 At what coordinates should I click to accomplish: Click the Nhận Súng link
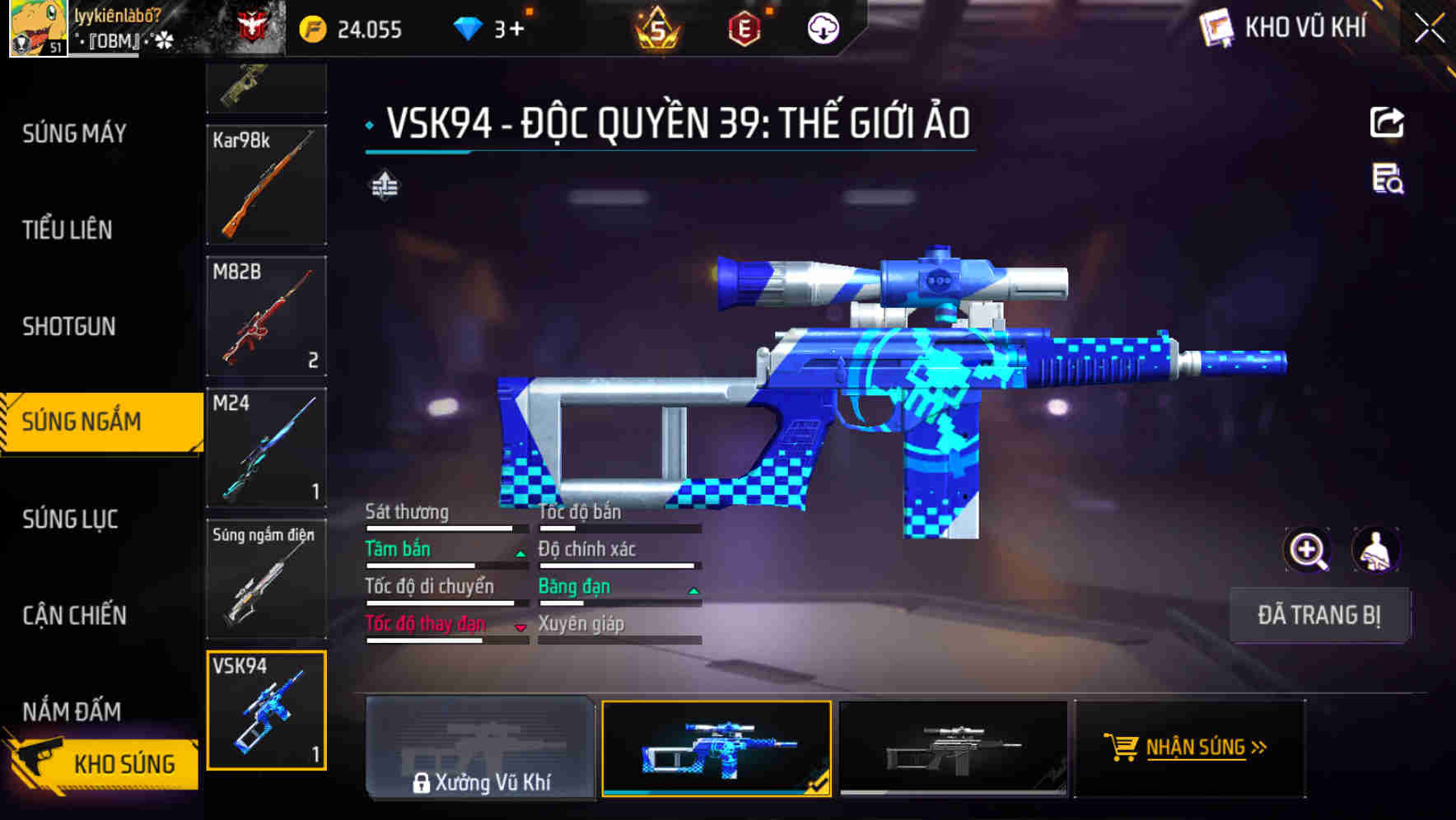(1206, 748)
